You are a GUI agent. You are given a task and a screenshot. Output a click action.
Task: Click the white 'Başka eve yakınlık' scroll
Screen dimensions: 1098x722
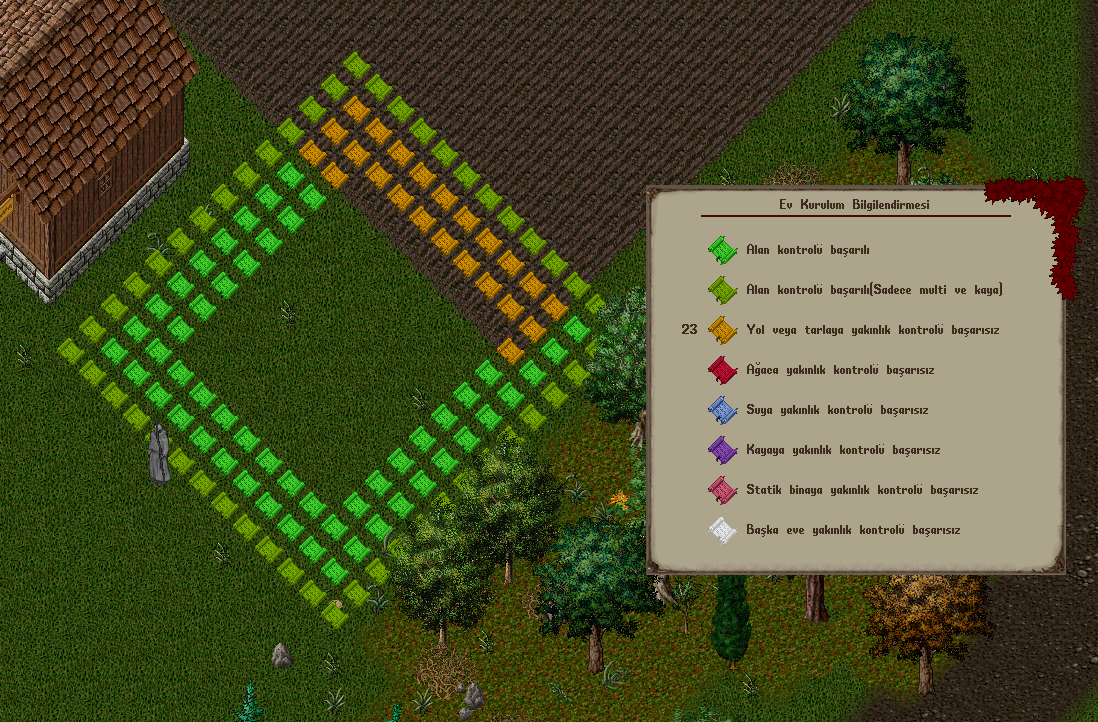click(x=722, y=530)
